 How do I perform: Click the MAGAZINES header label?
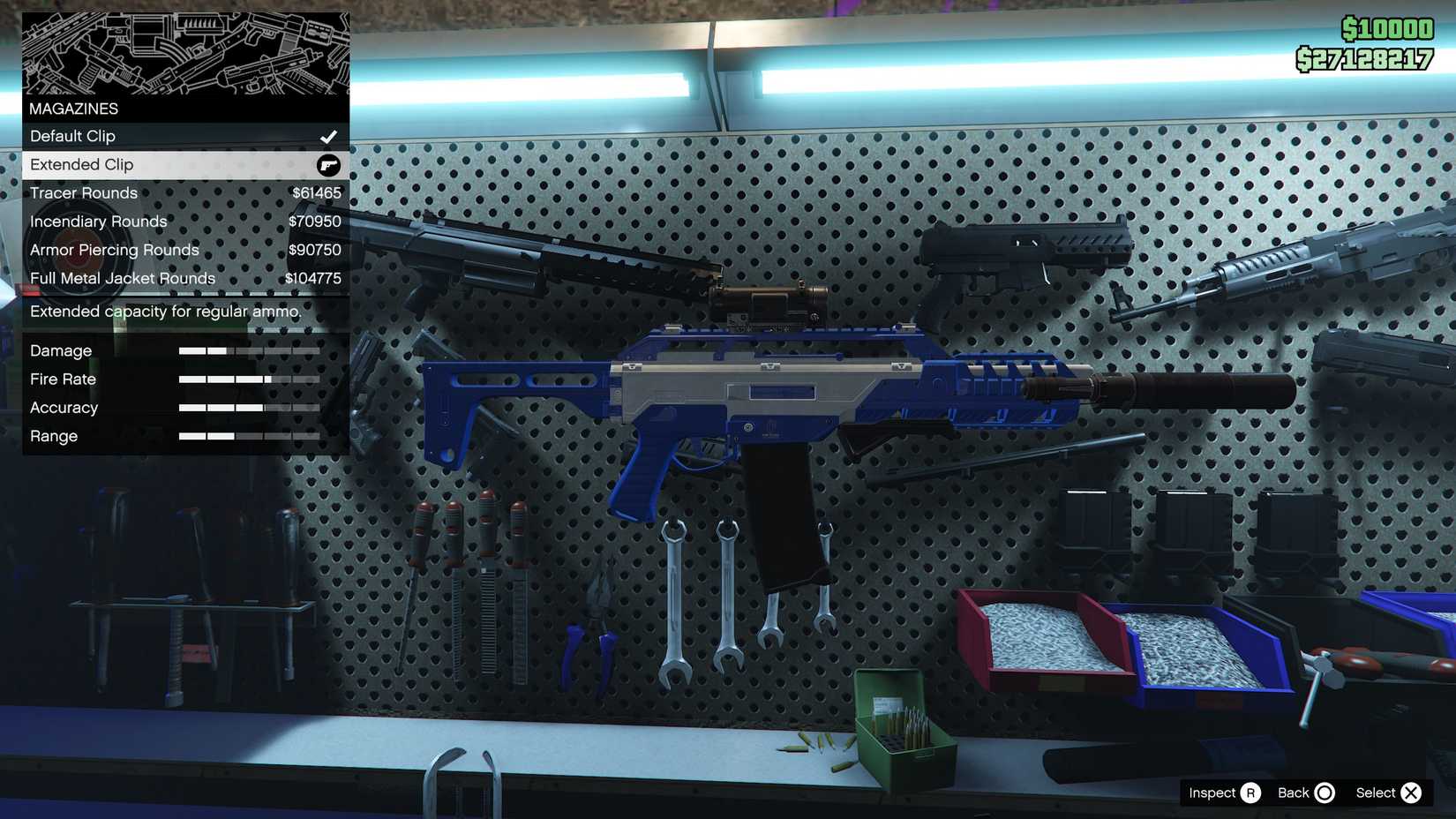(73, 109)
